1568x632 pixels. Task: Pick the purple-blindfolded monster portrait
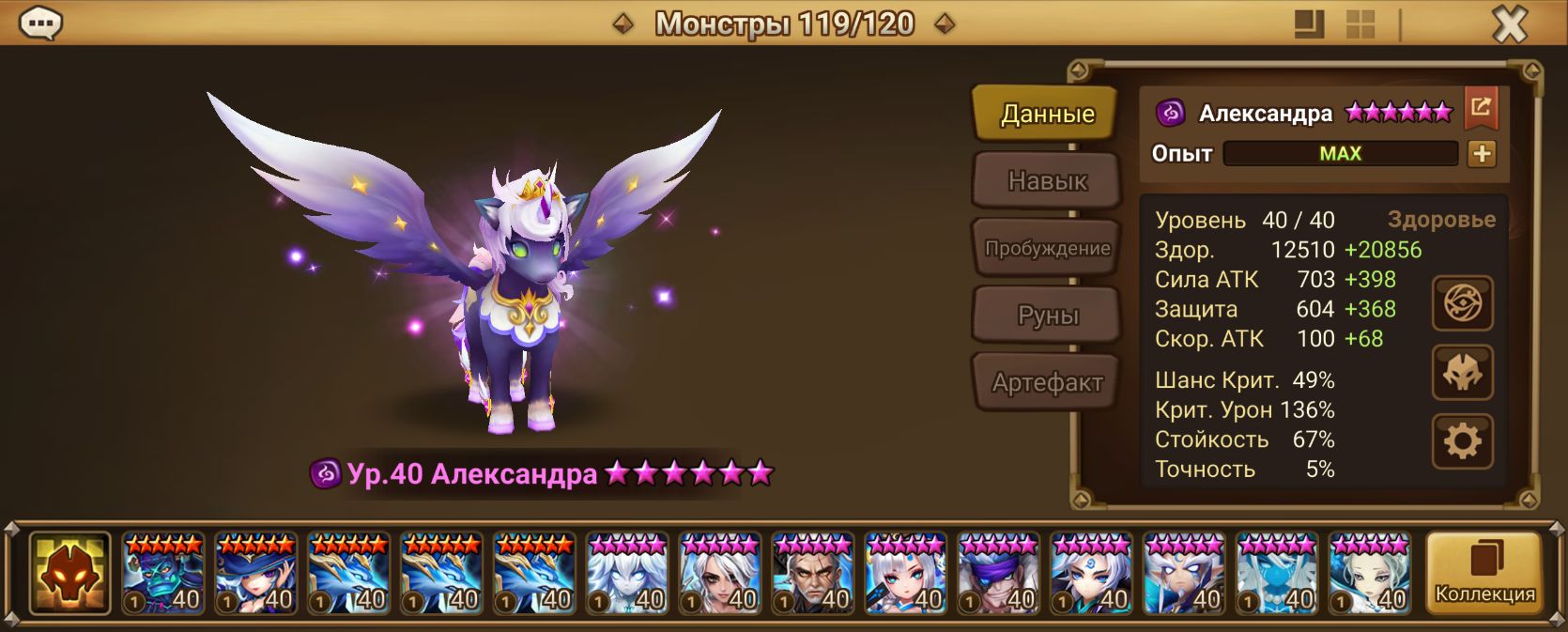pos(999,574)
